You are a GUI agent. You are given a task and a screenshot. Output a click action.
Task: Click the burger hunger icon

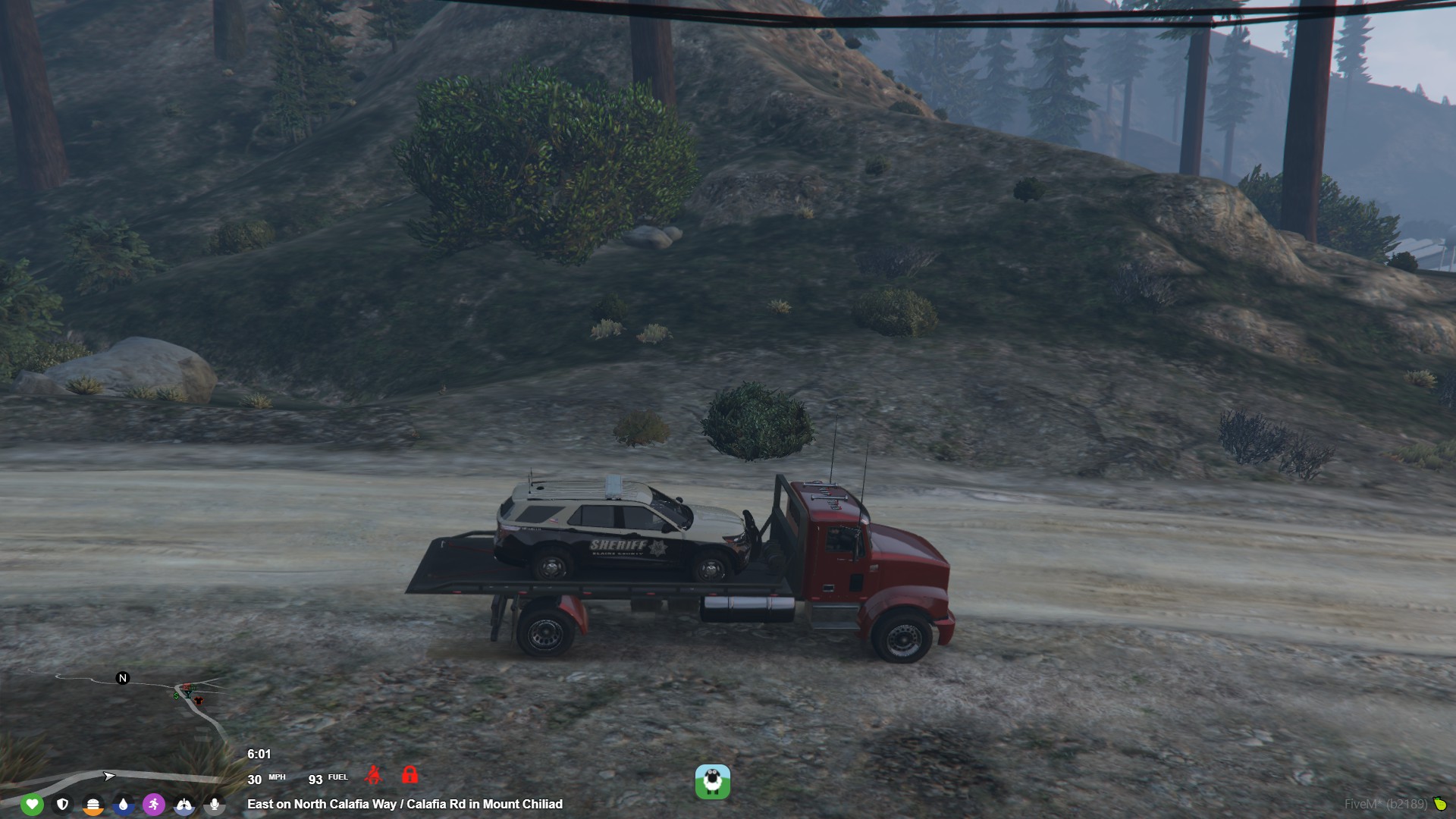pos(93,804)
